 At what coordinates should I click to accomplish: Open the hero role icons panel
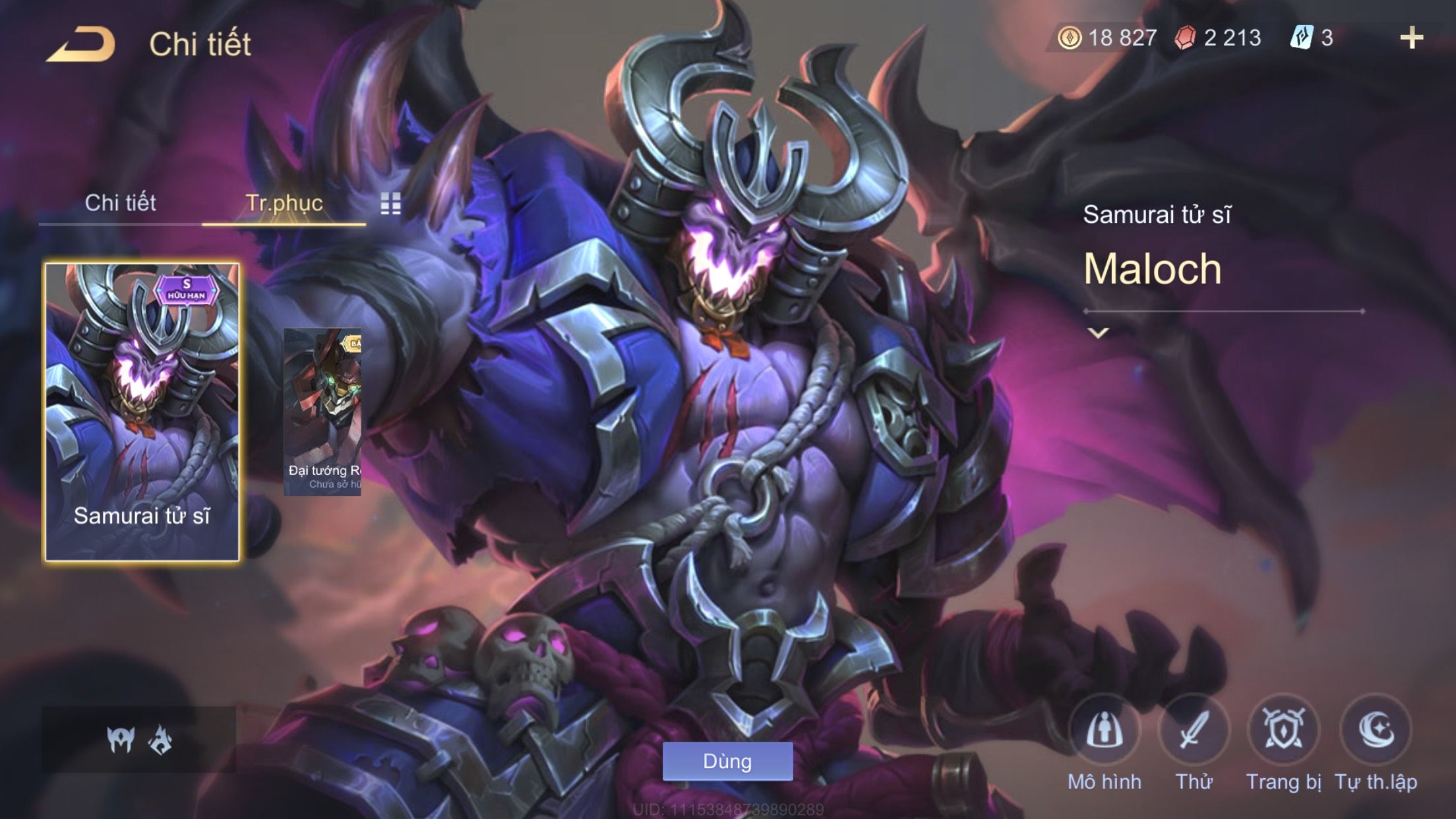coord(139,740)
